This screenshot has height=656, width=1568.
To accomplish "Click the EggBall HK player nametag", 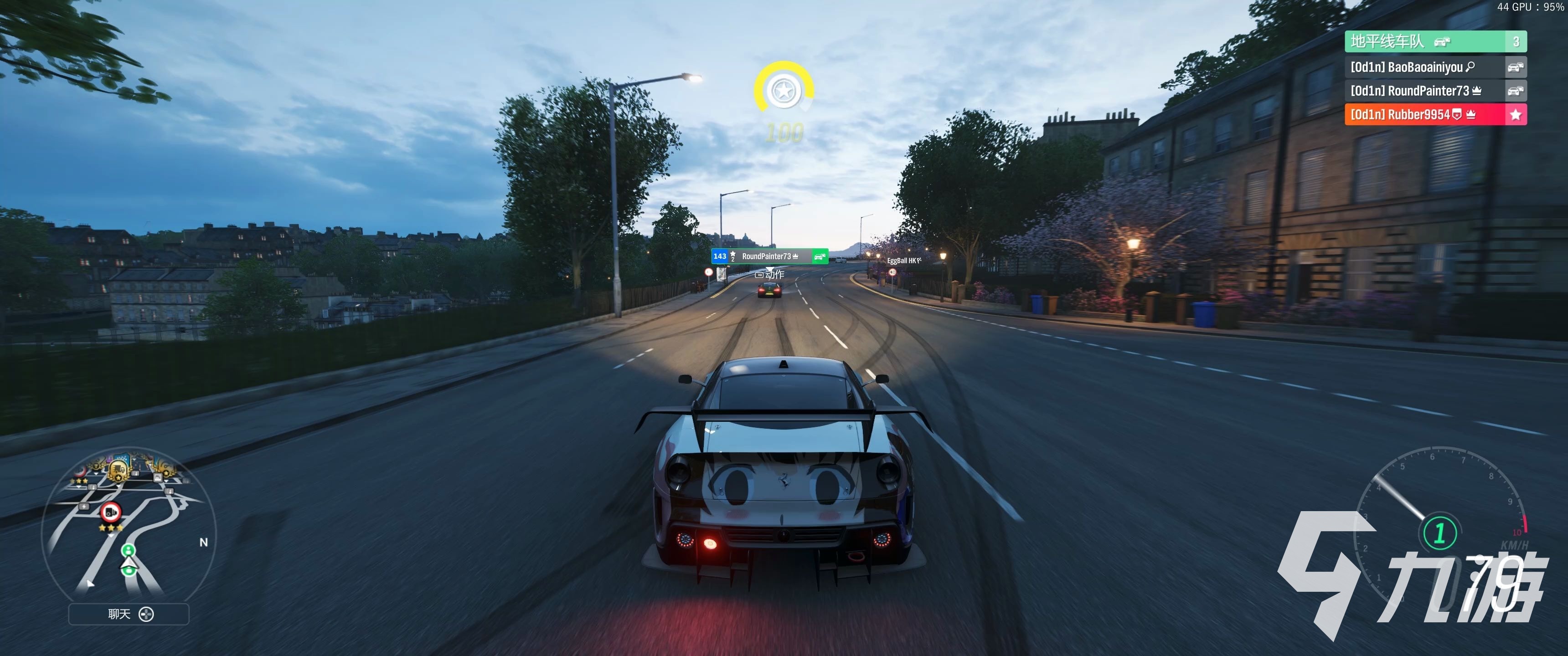I will pos(903,261).
